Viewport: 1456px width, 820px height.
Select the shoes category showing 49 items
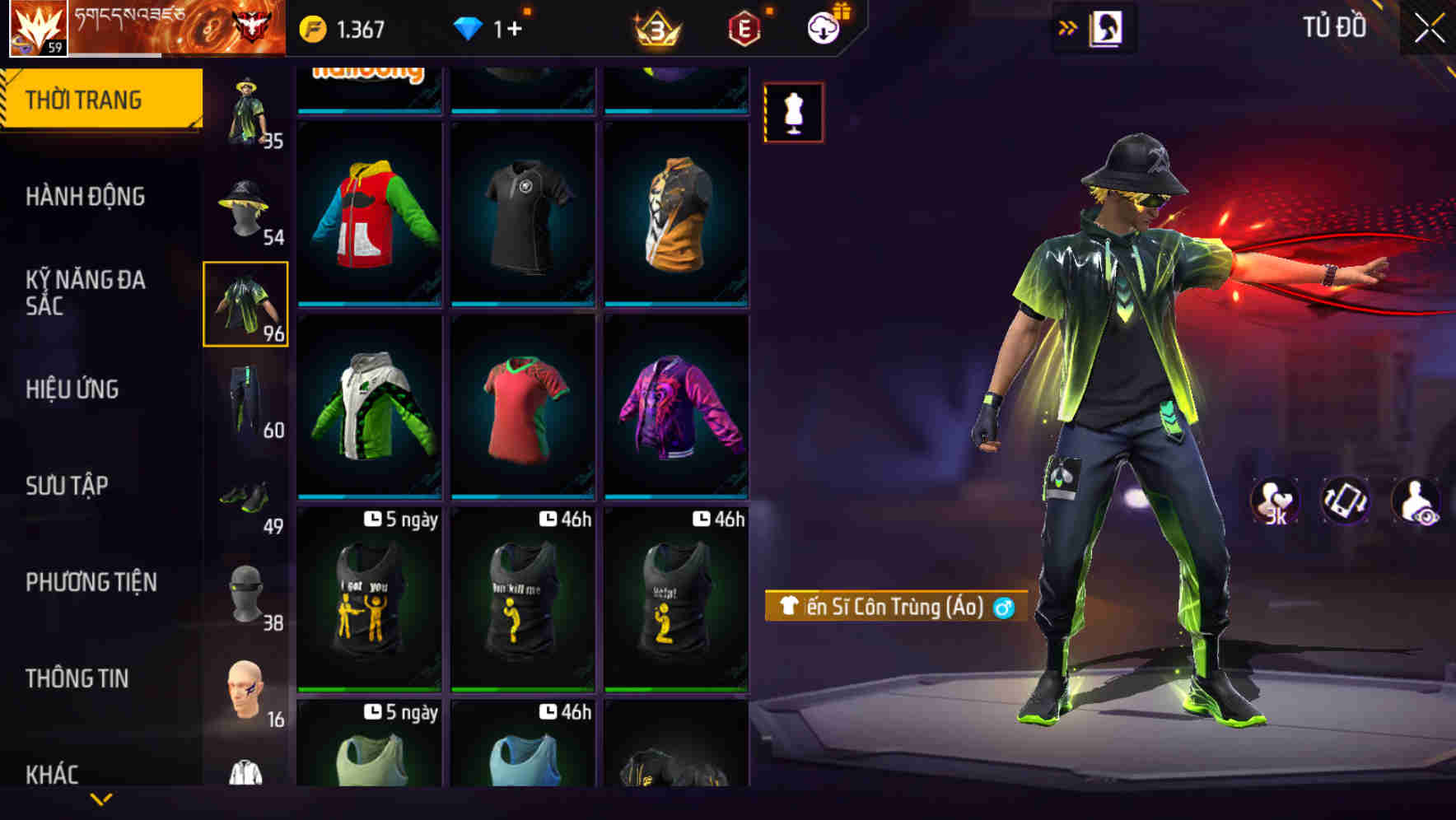pyautogui.click(x=245, y=494)
